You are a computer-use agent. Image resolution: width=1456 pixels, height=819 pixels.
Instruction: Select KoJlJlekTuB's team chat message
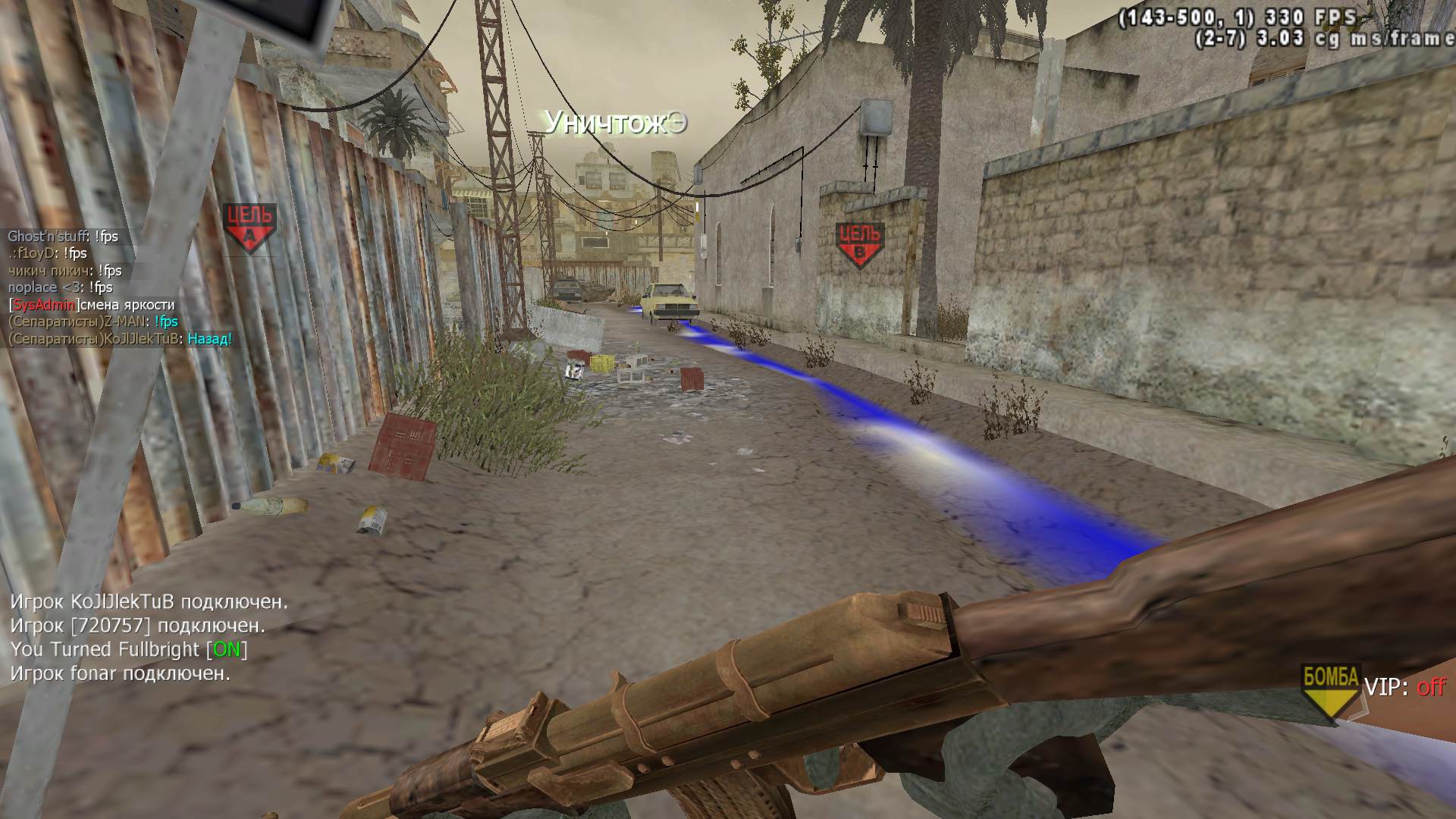pyautogui.click(x=120, y=339)
